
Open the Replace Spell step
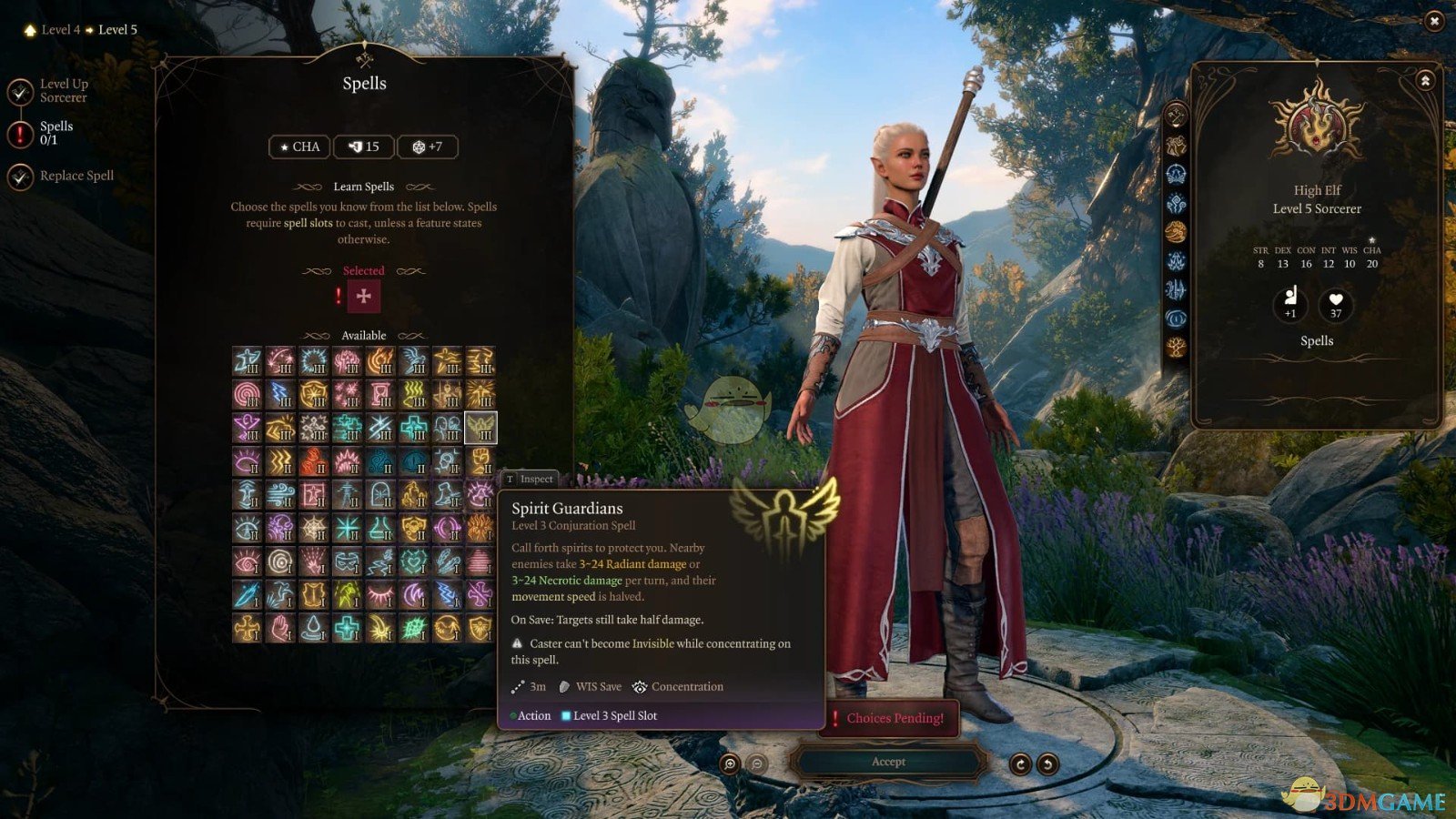click(x=76, y=176)
